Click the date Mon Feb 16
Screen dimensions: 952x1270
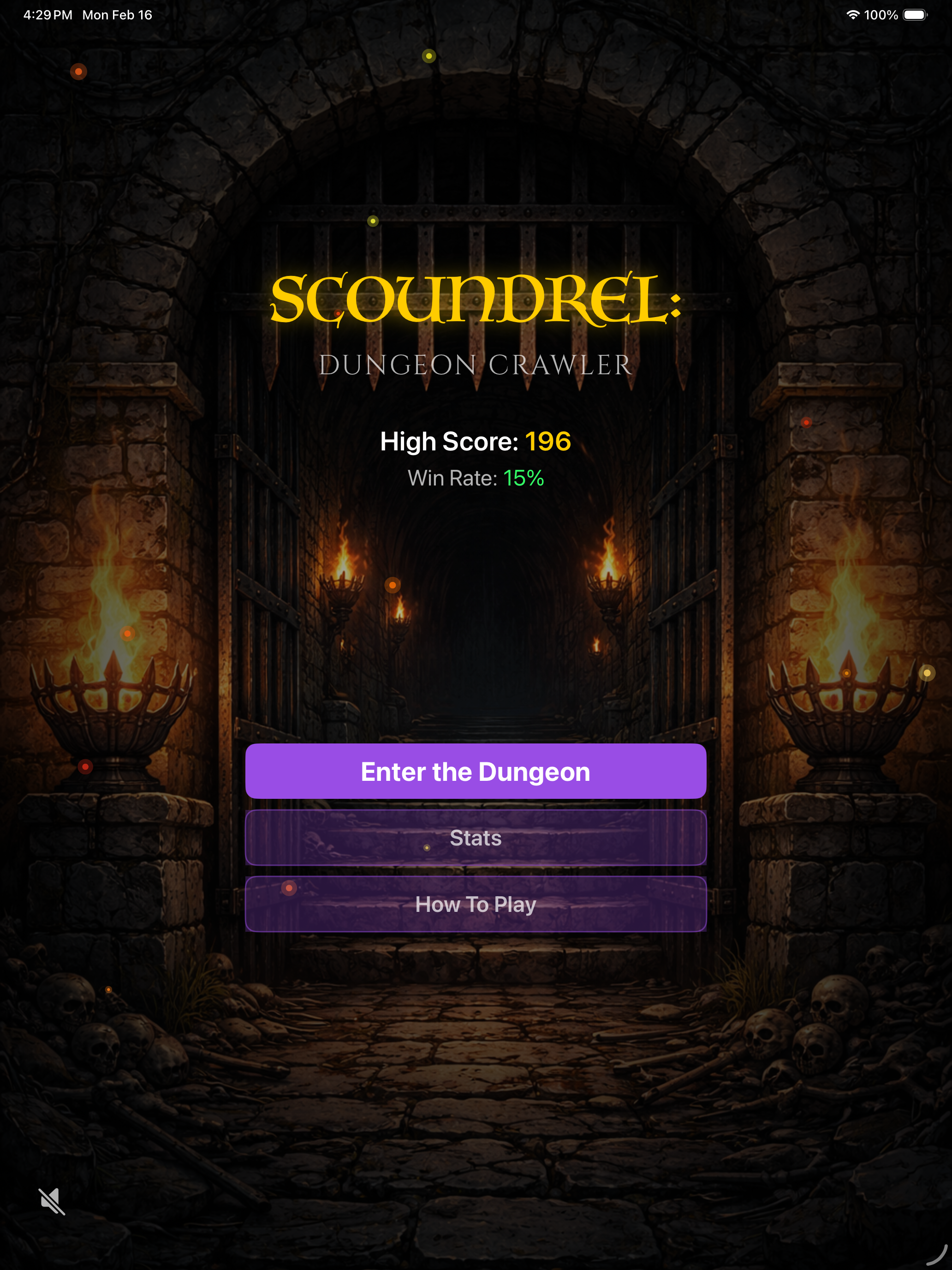click(x=117, y=15)
